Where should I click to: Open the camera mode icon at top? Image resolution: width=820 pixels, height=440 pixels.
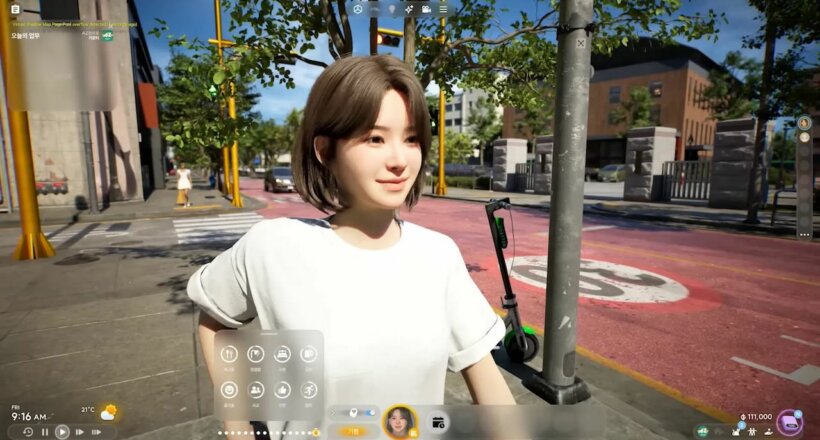[426, 9]
